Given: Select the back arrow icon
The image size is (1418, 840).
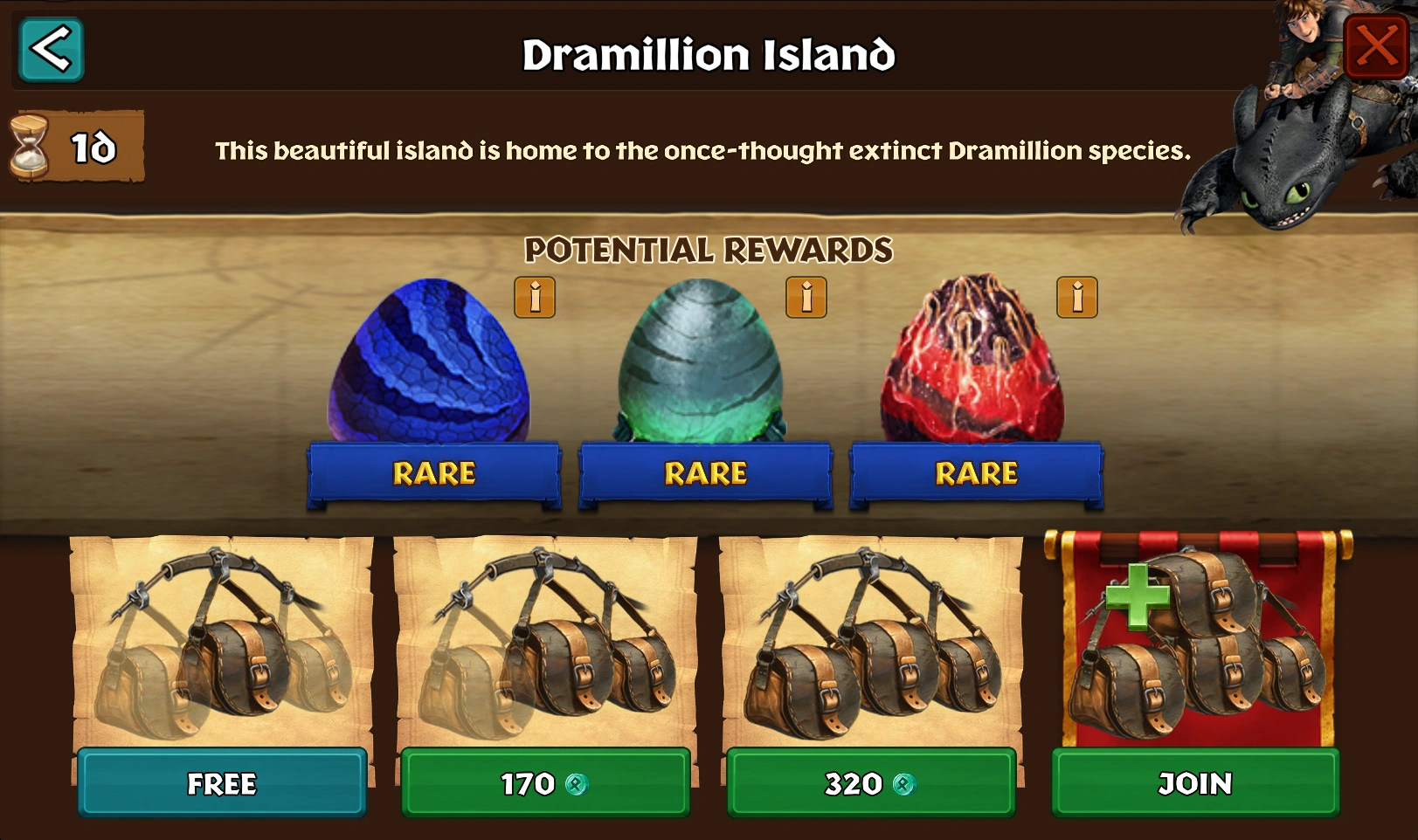Looking at the screenshot, I should pyautogui.click(x=49, y=50).
